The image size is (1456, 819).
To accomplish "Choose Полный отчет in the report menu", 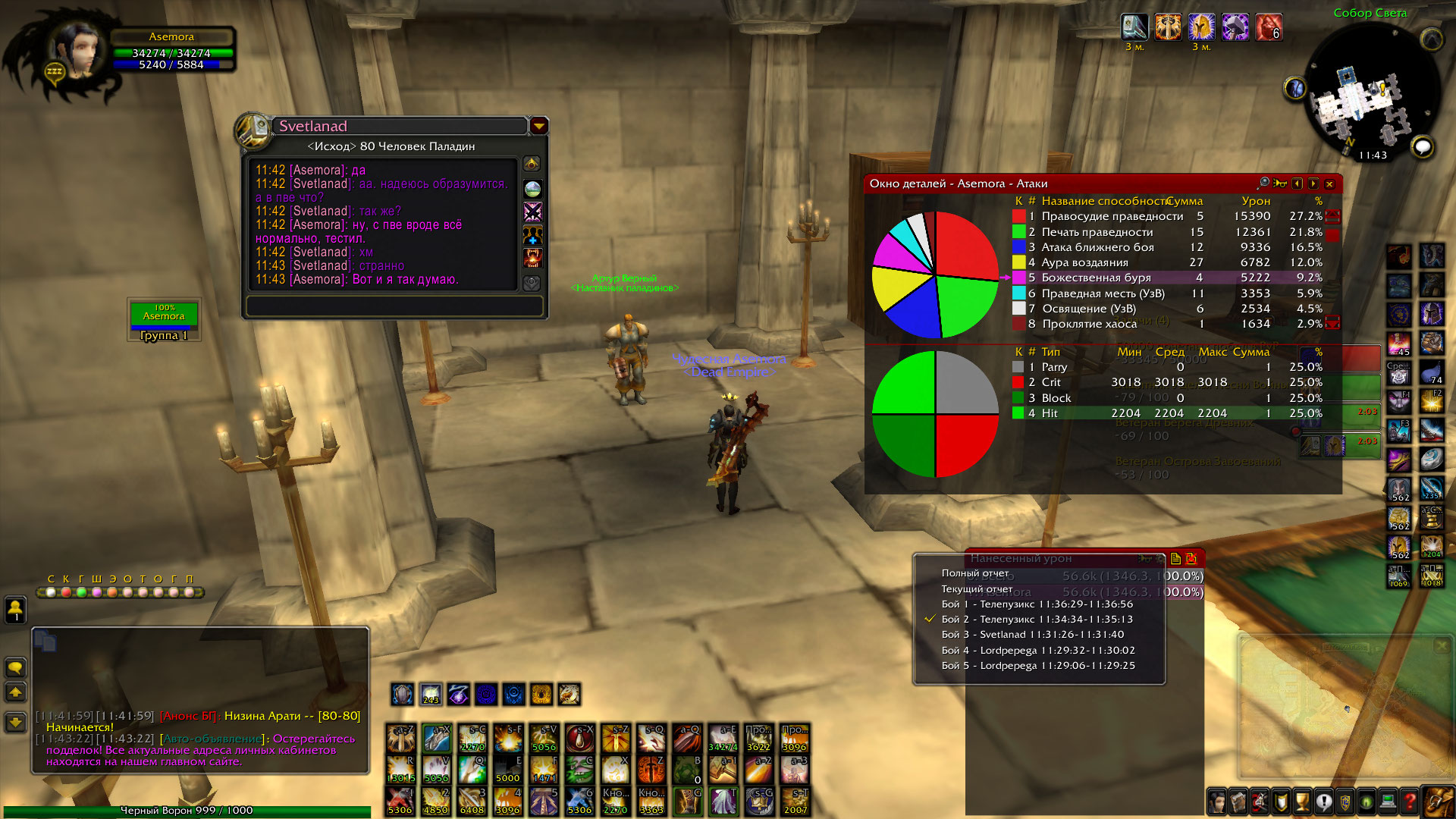I will click(975, 573).
